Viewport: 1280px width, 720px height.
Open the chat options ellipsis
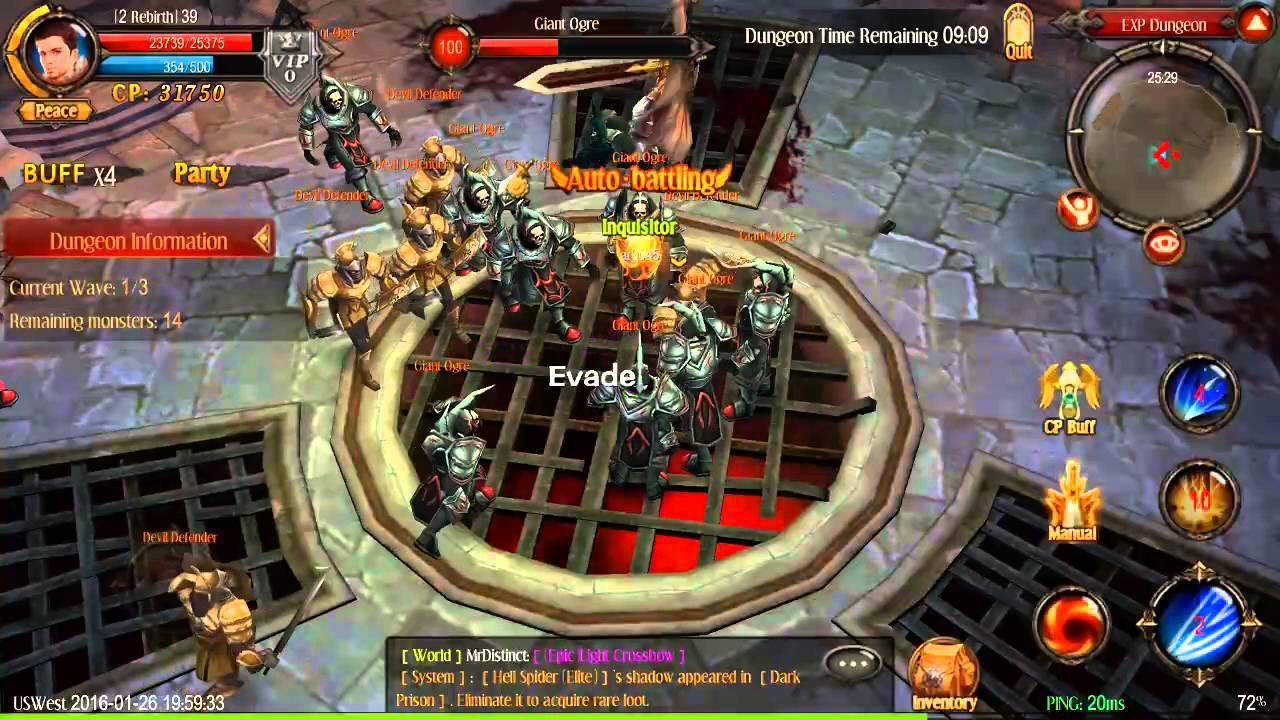854,662
